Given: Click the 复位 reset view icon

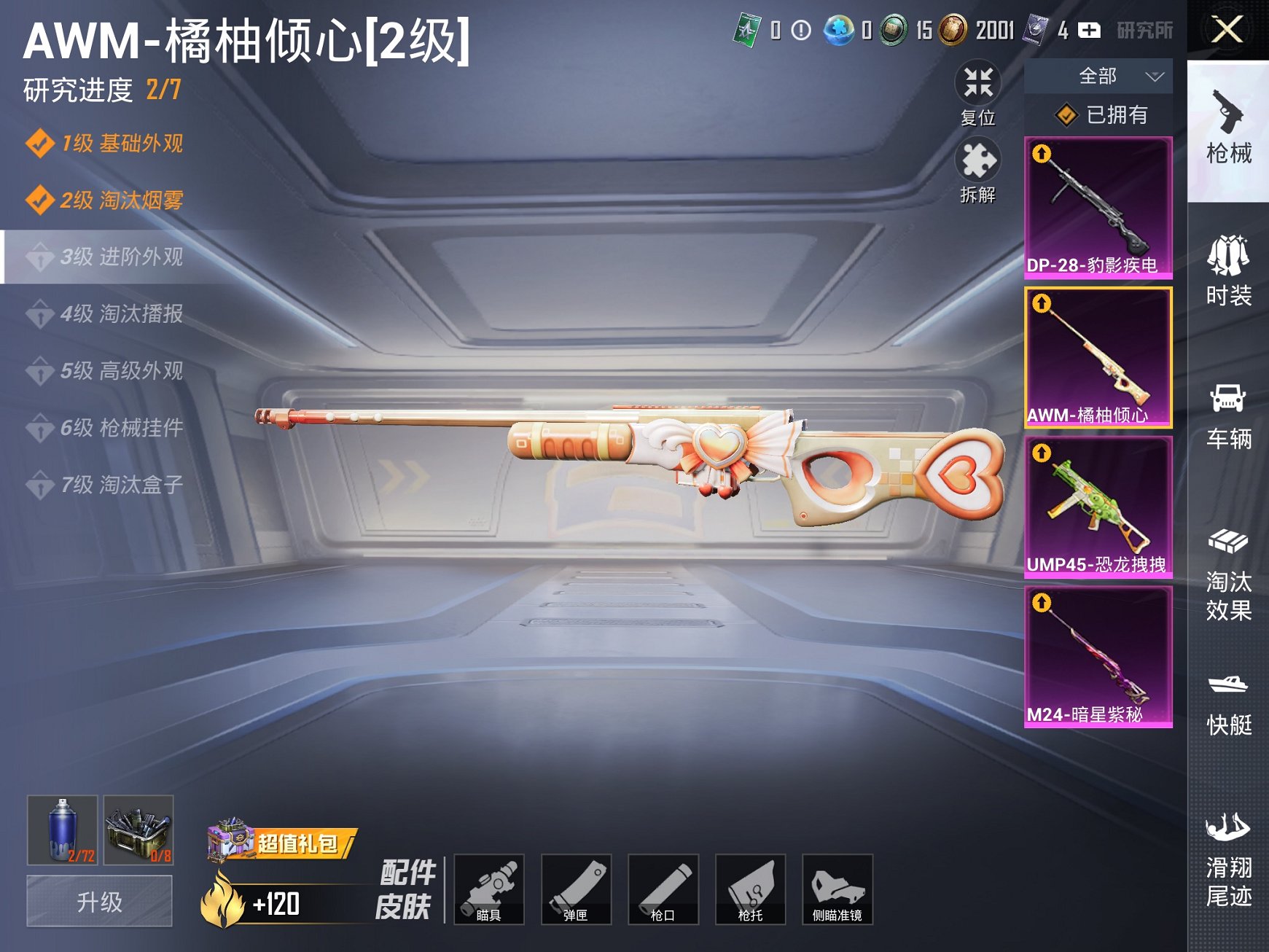Looking at the screenshot, I should (x=977, y=85).
